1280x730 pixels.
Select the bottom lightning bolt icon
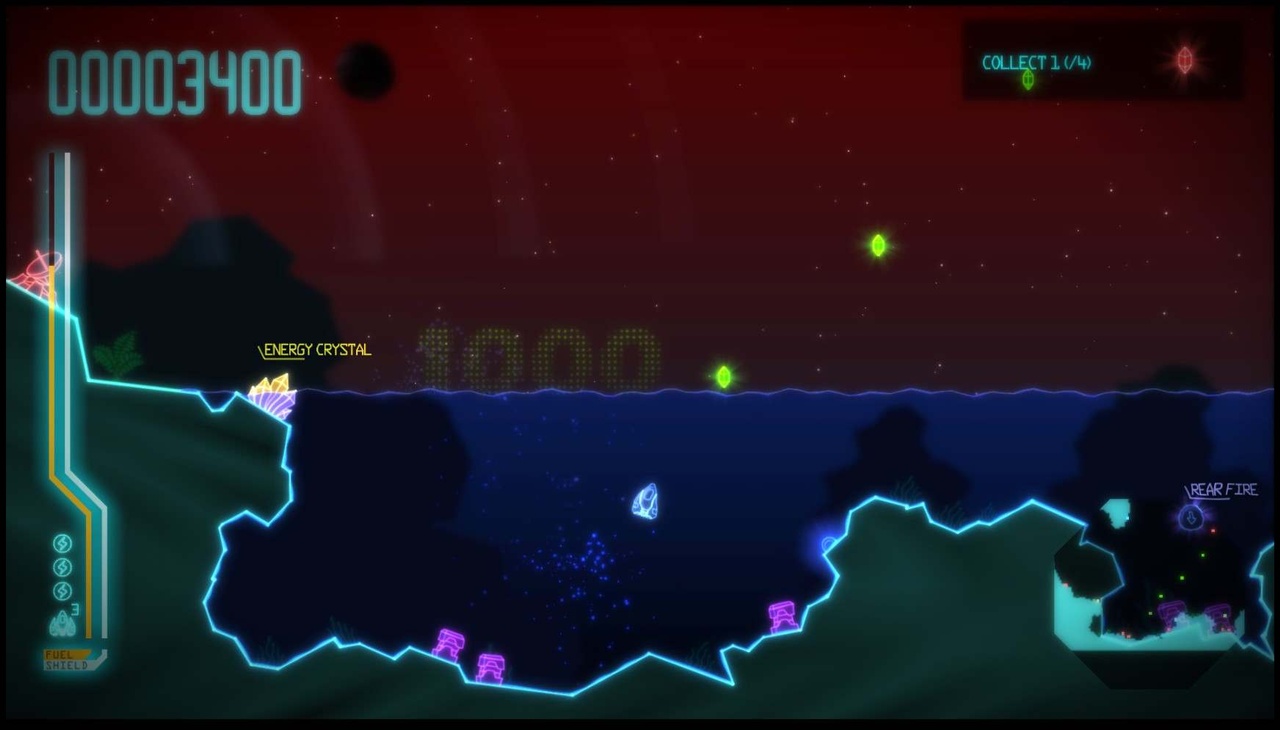[x=62, y=589]
